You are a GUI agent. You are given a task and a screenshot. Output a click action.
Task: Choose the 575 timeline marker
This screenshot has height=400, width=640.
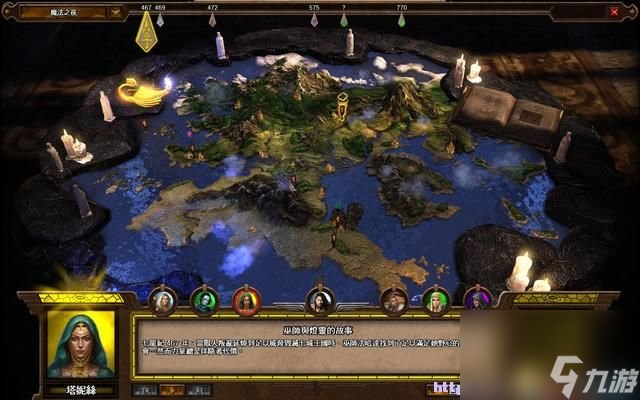(314, 20)
